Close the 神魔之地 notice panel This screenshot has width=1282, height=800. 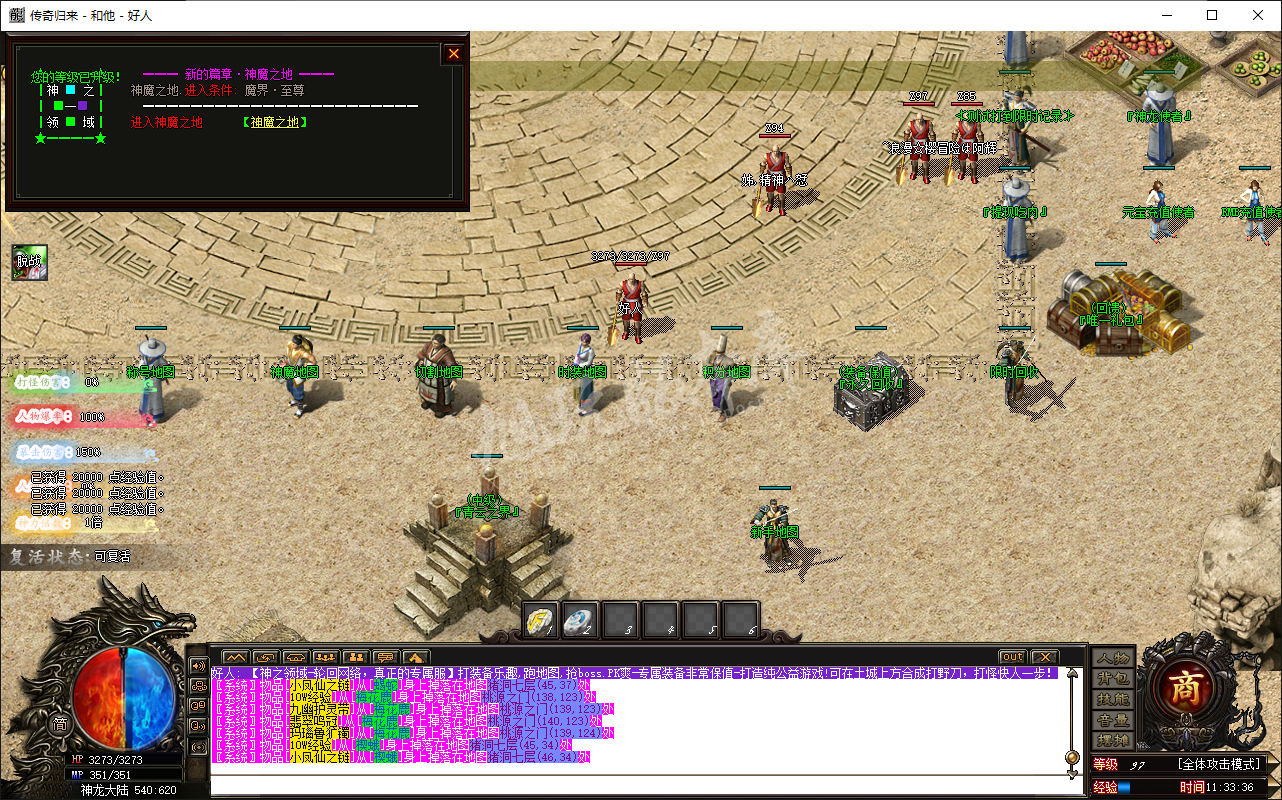point(454,54)
